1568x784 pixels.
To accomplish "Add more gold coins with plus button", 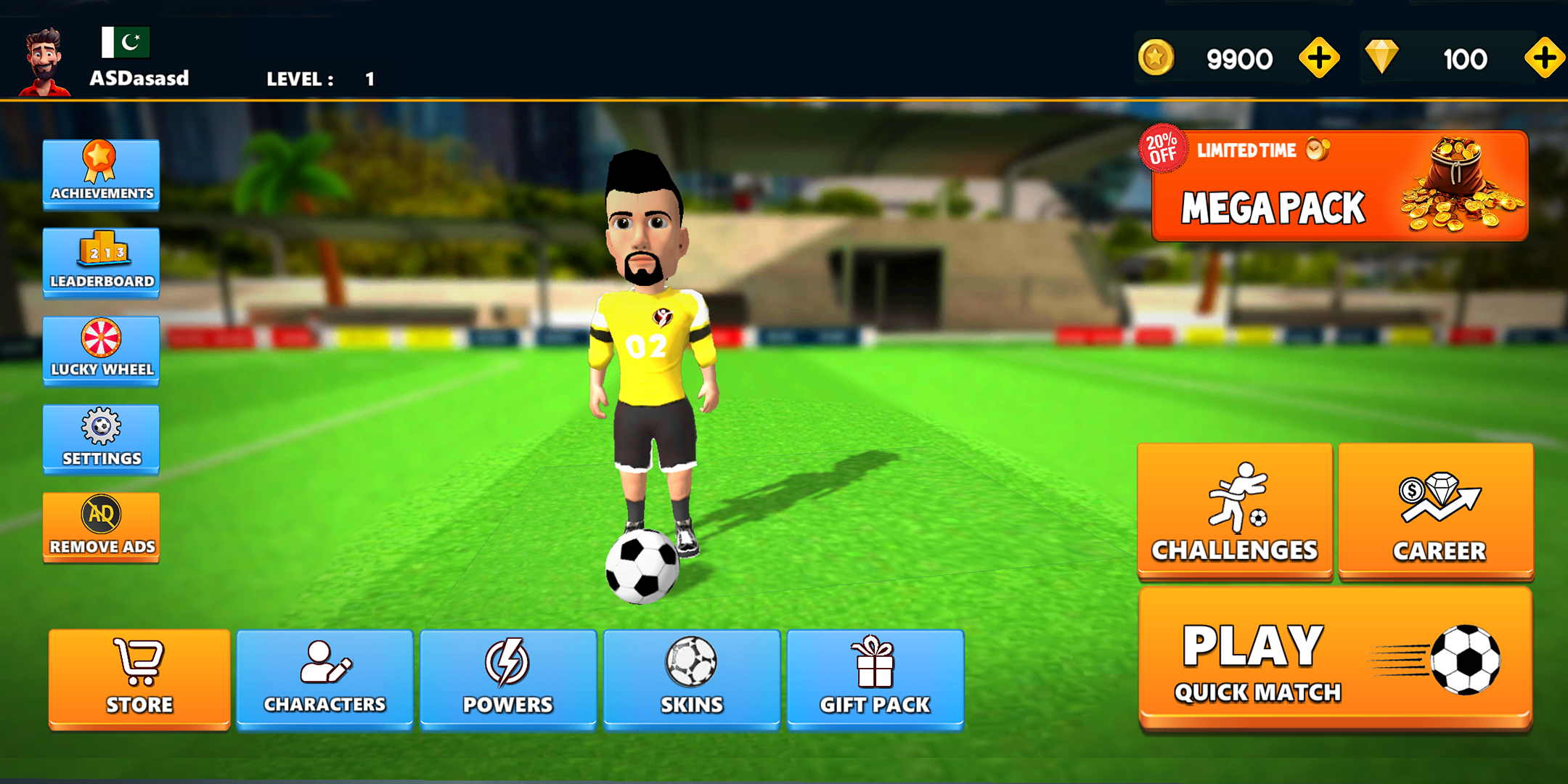I will (x=1319, y=58).
